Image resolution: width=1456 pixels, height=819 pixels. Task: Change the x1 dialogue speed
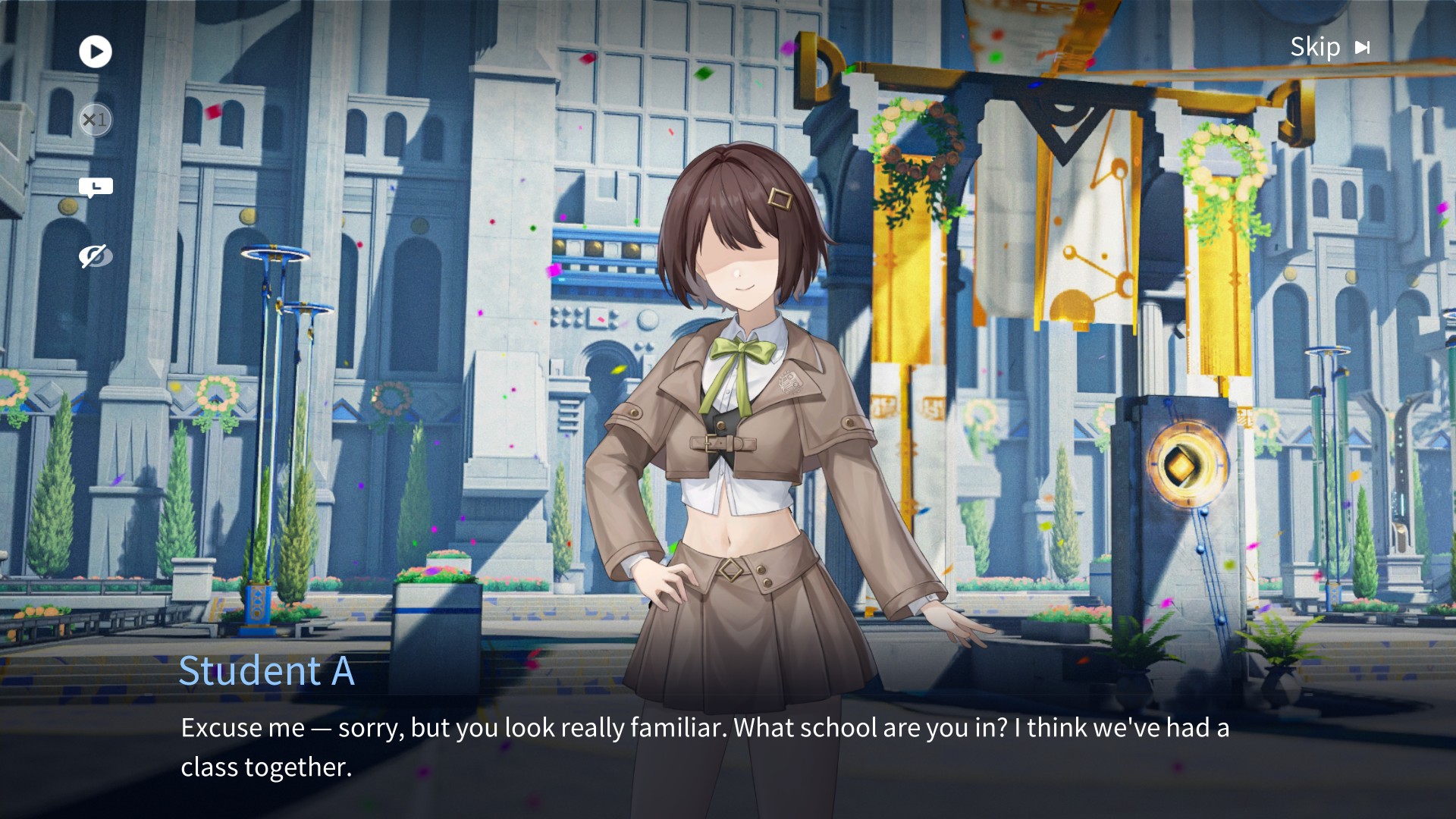coord(96,120)
